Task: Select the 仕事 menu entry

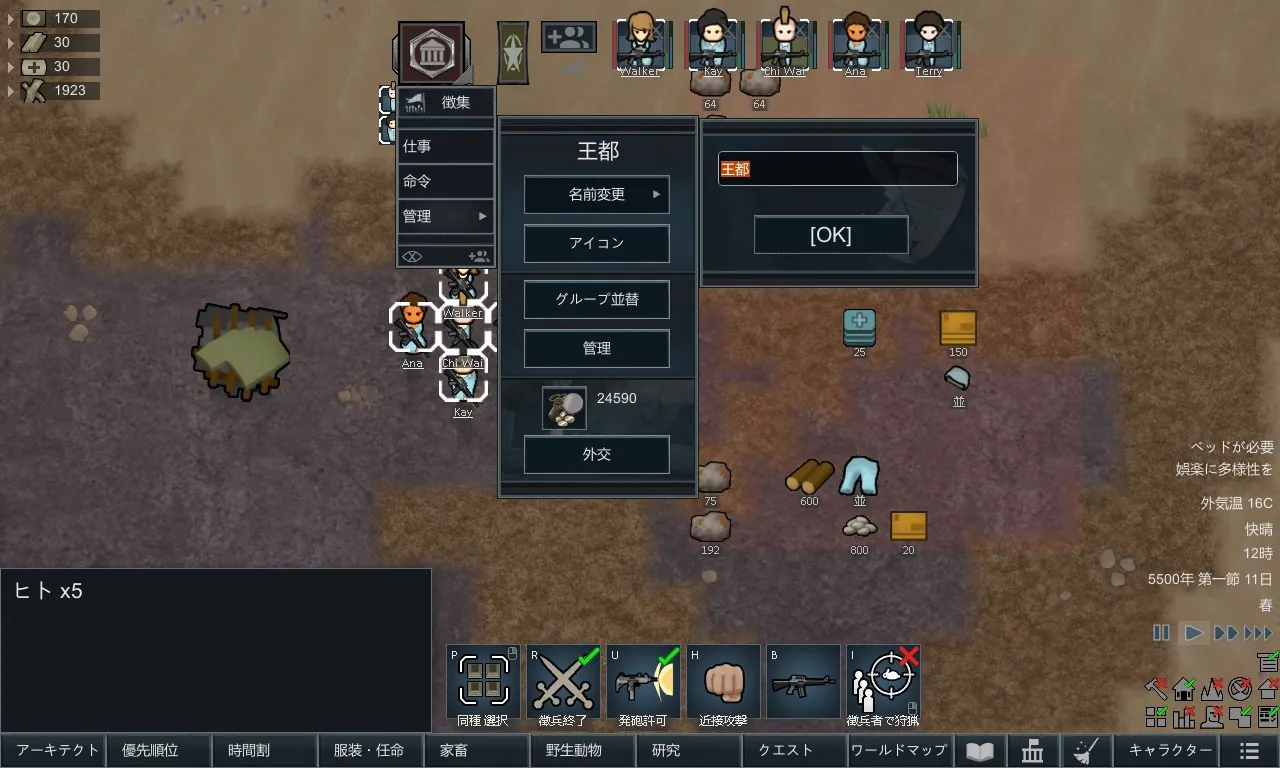Action: tap(445, 146)
